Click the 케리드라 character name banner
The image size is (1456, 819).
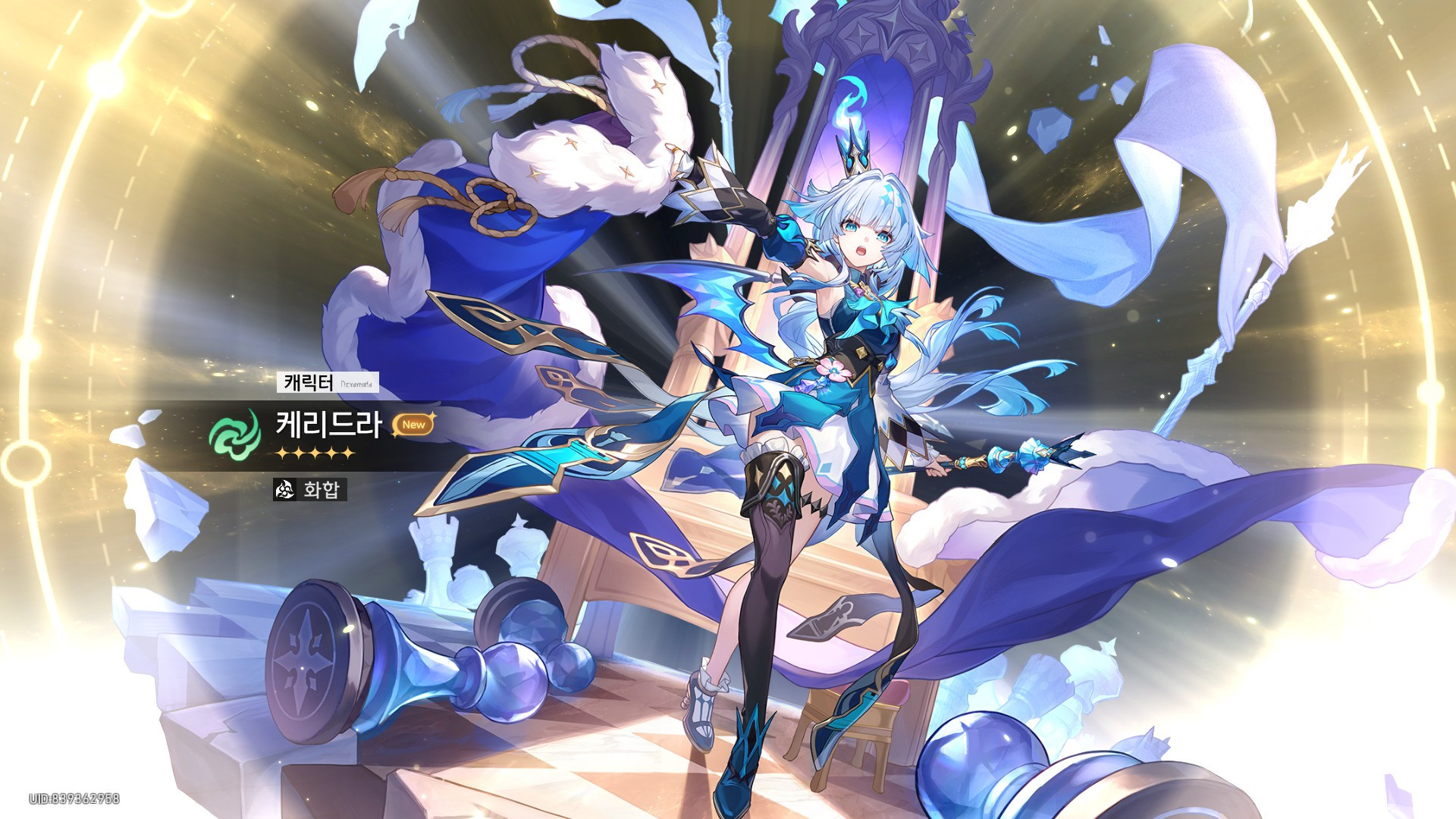pos(328,425)
